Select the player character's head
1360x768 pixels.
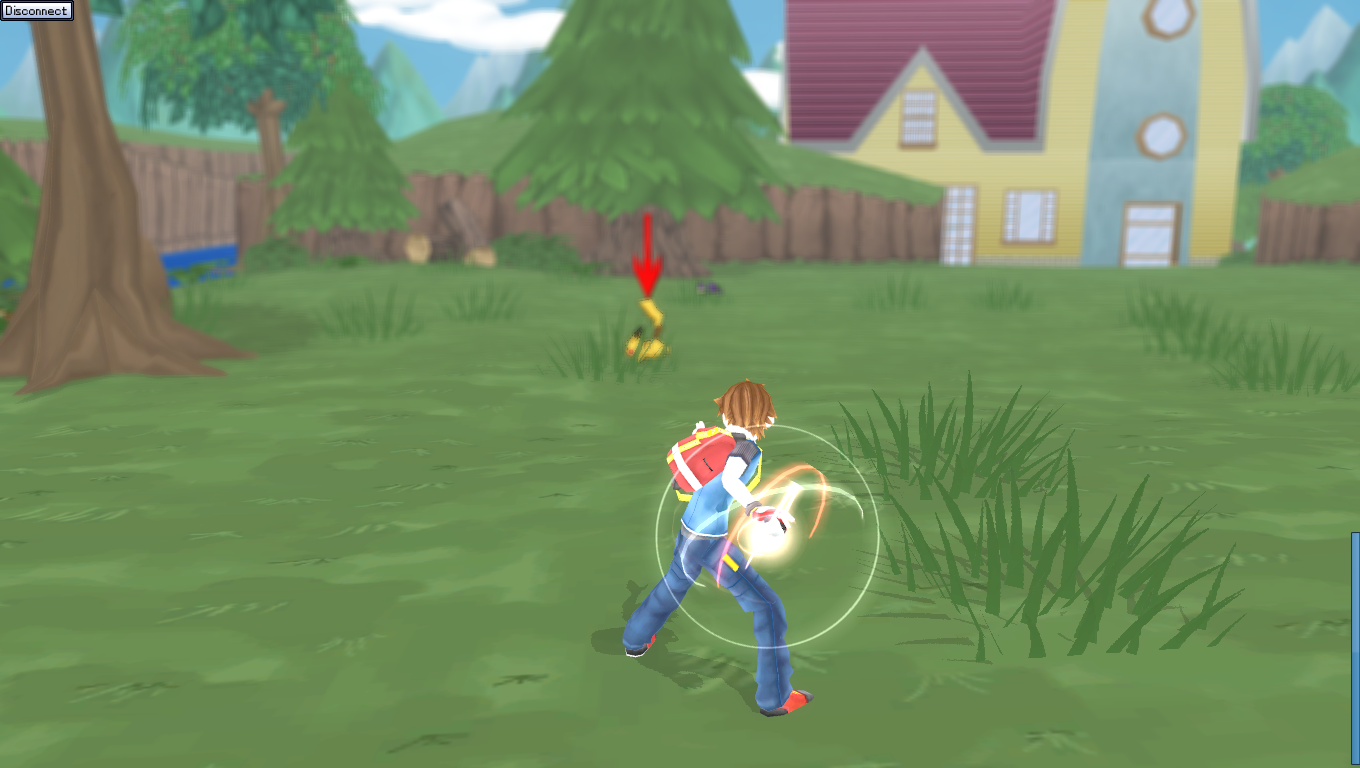745,400
